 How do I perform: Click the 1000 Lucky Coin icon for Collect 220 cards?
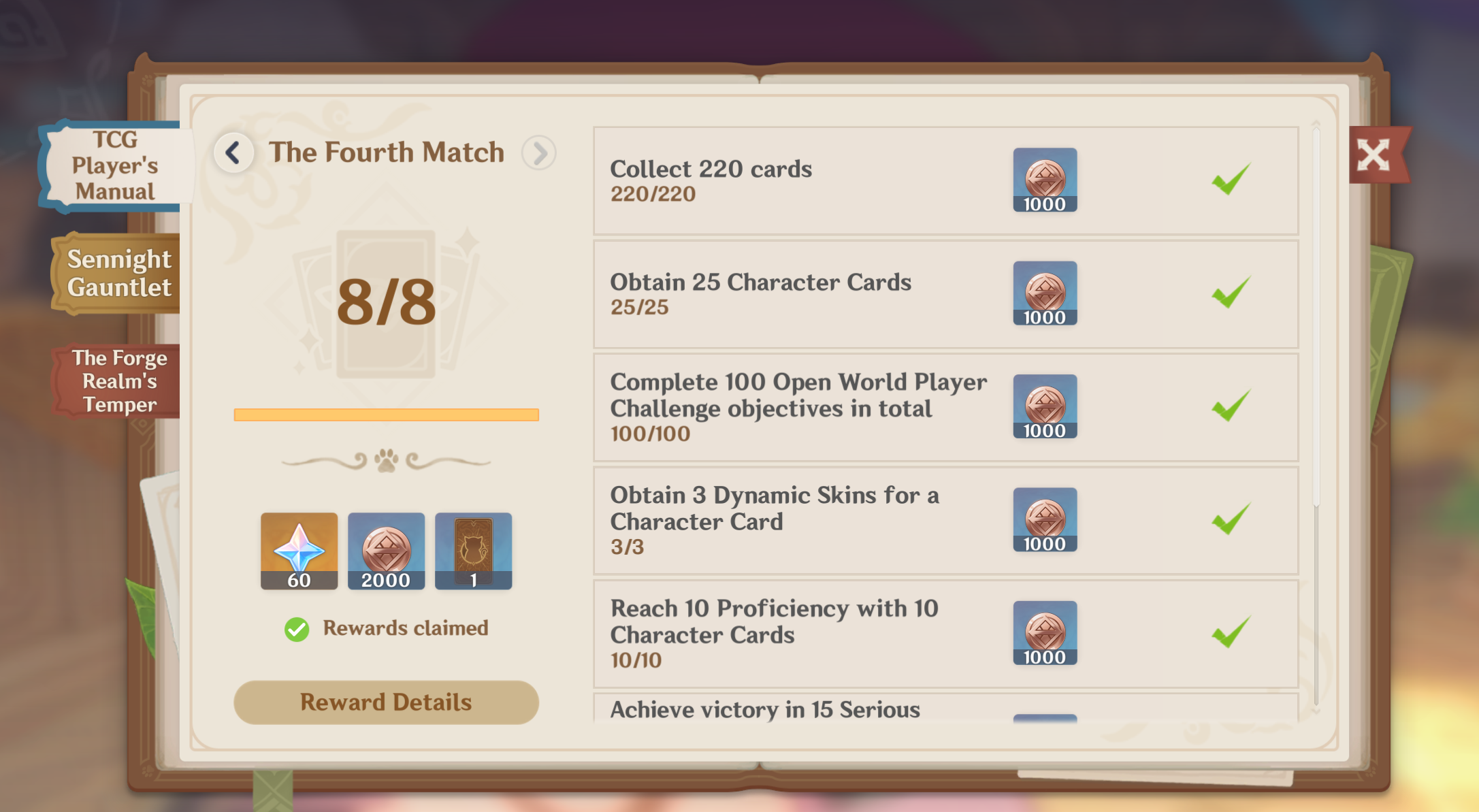pyautogui.click(x=1045, y=180)
